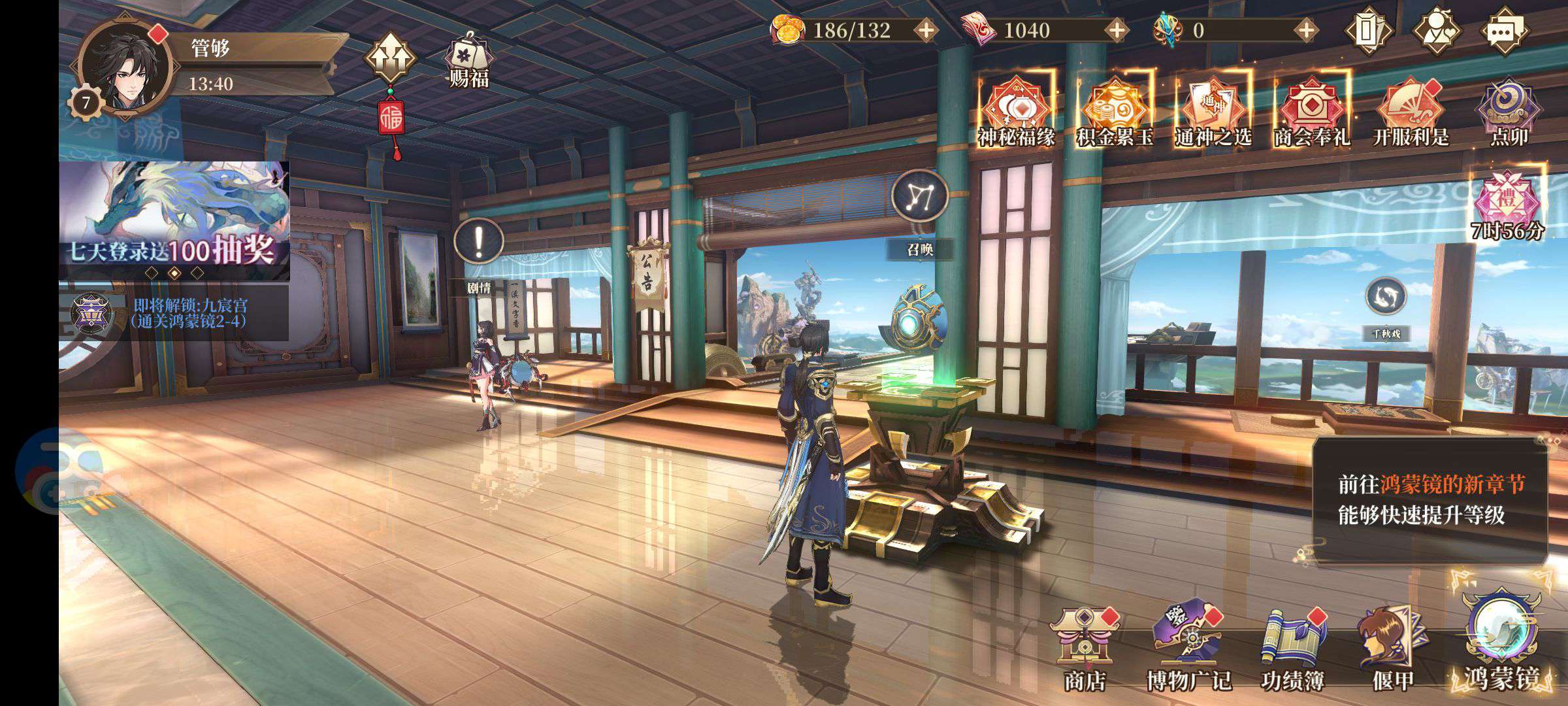This screenshot has width=1568, height=706.
Task: Select the 召唤 summon marker
Action: click(x=920, y=196)
